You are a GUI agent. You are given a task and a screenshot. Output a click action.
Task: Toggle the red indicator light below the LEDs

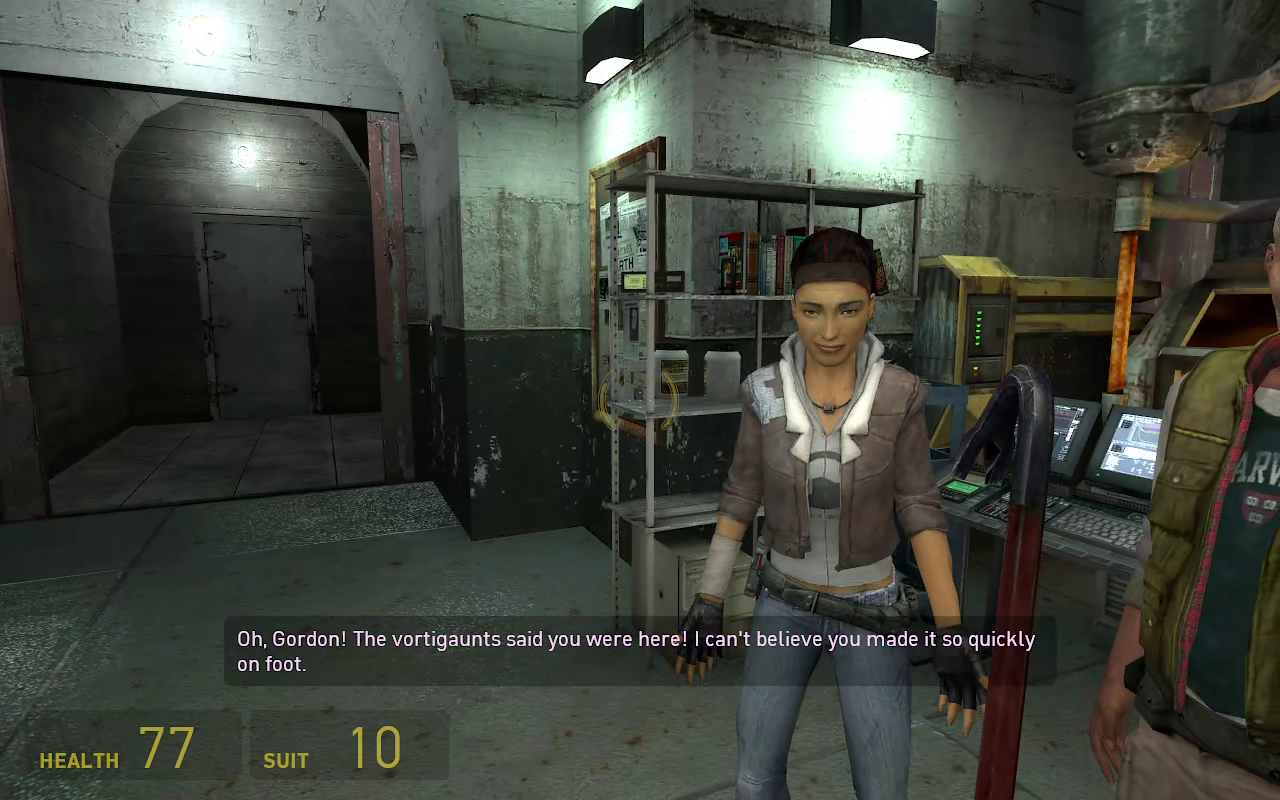coord(975,374)
